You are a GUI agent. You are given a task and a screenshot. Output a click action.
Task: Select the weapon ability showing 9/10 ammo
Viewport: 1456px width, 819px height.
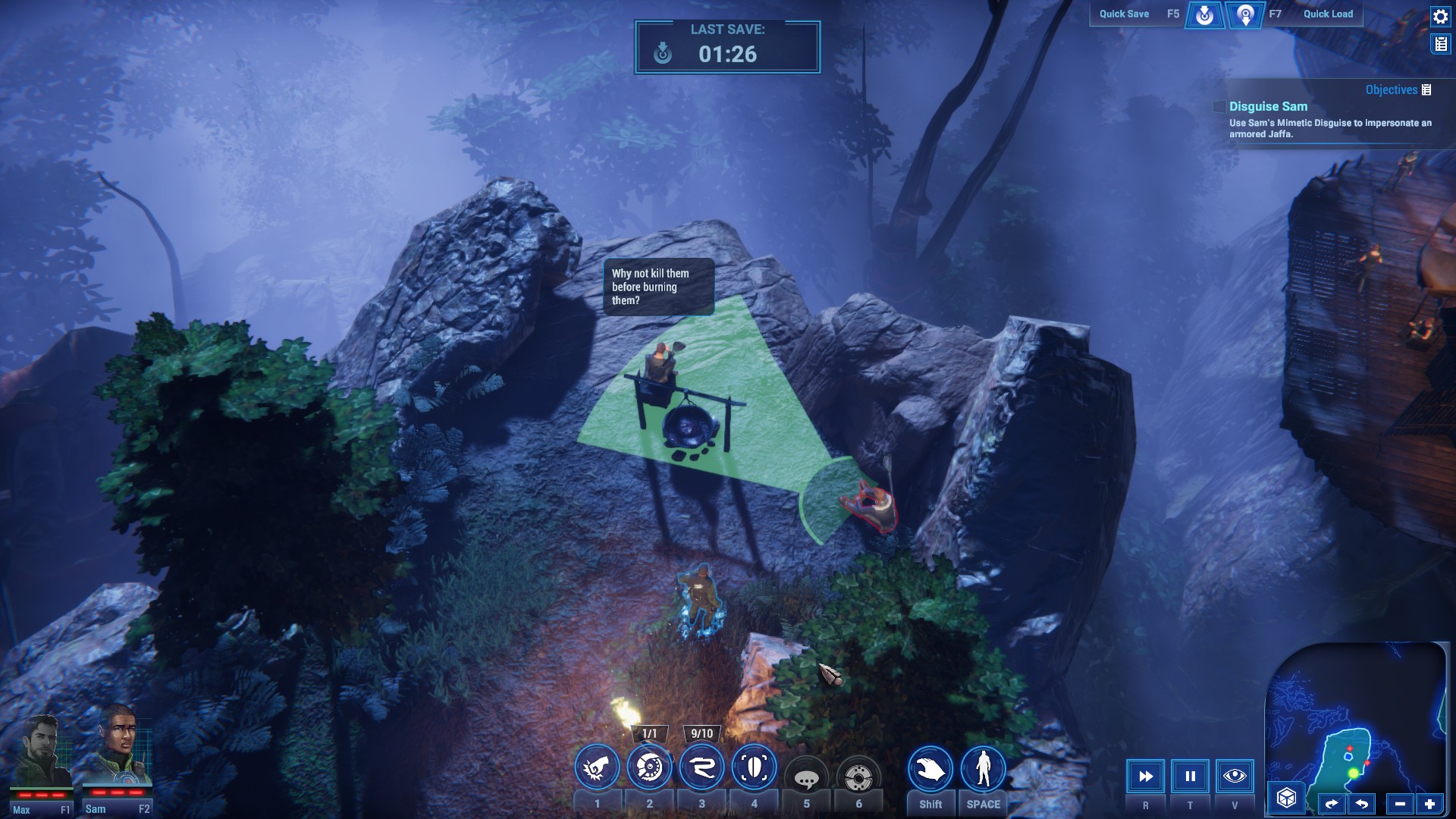pos(701,769)
